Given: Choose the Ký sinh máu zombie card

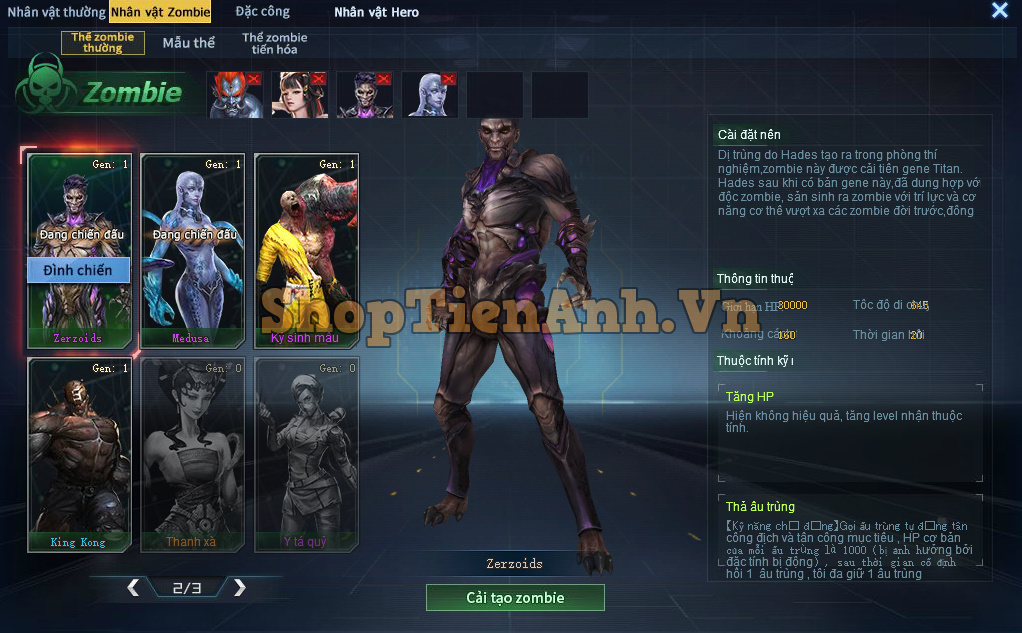Looking at the screenshot, I should 305,250.
